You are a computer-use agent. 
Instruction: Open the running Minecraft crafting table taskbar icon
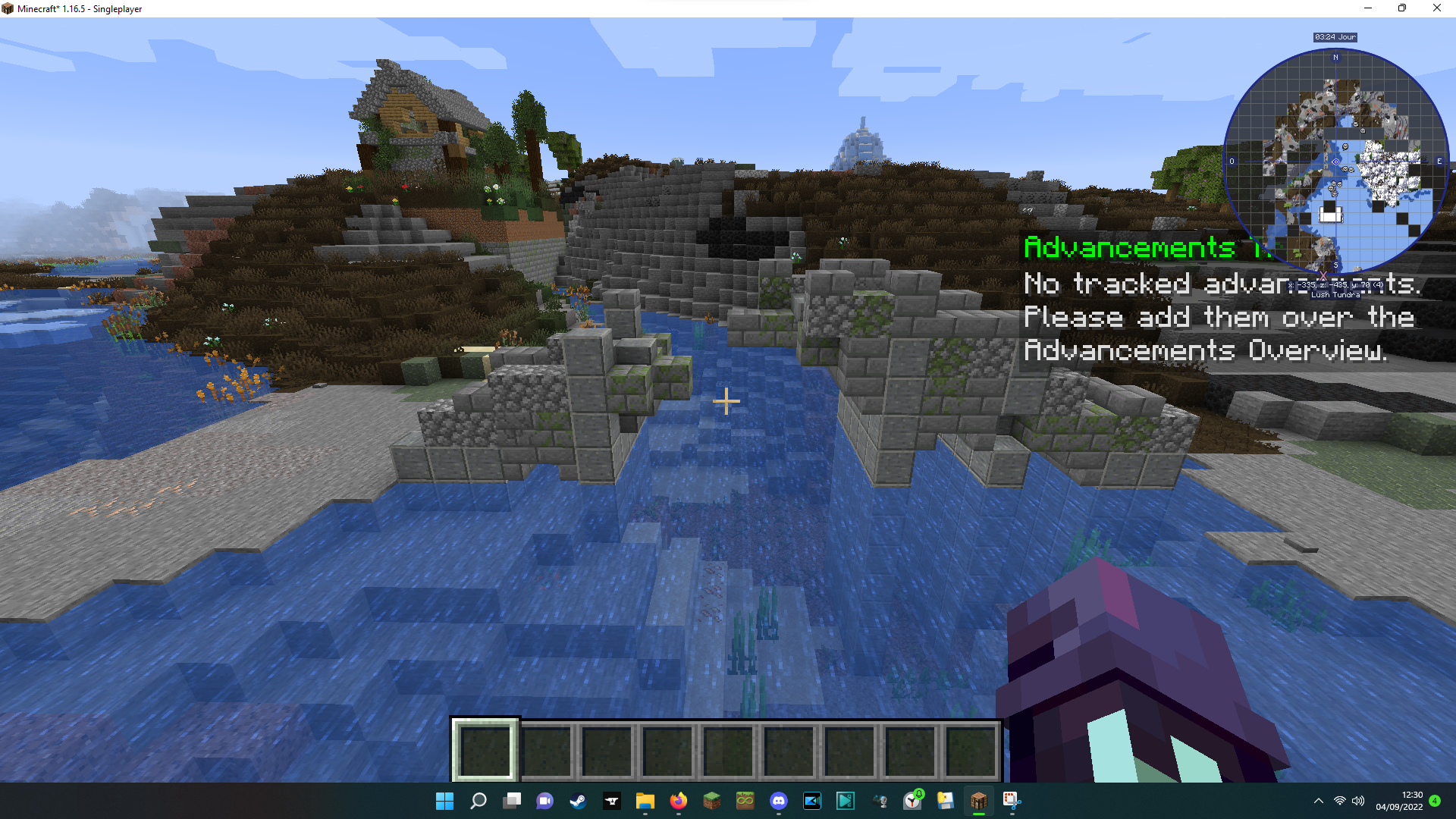coord(978,801)
